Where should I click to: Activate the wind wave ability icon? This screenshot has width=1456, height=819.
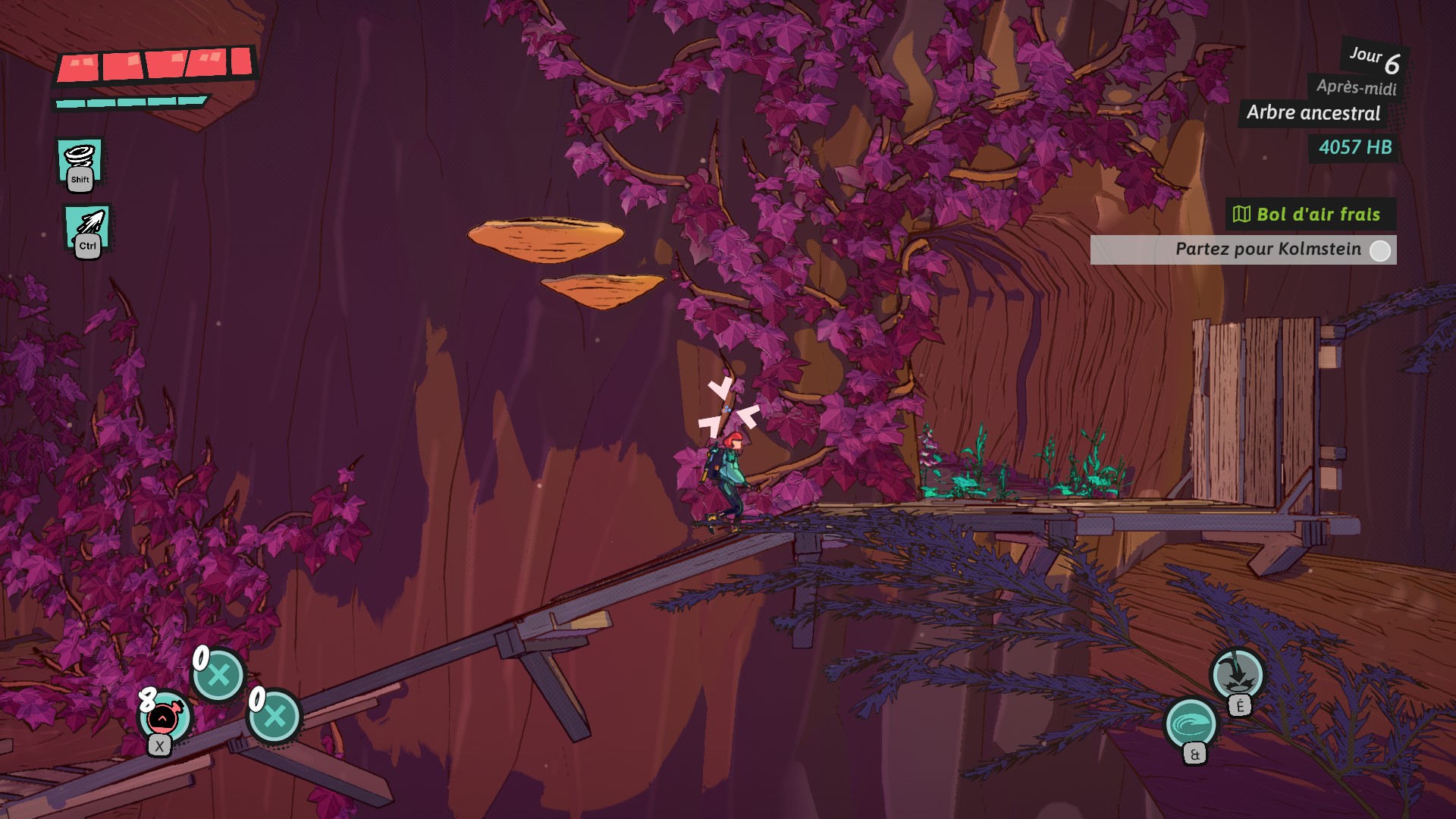1191,723
